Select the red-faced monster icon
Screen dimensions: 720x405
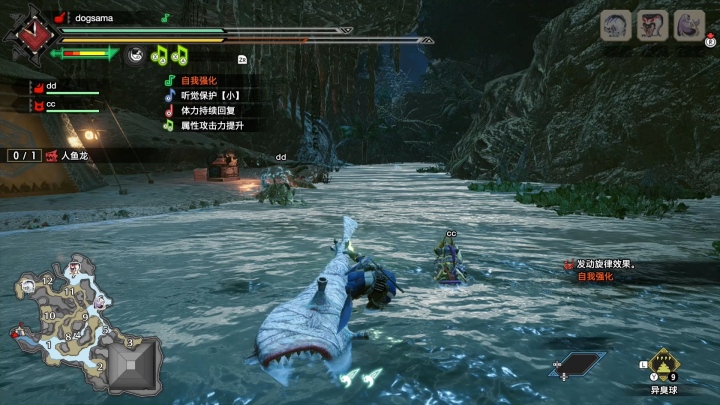point(653,25)
